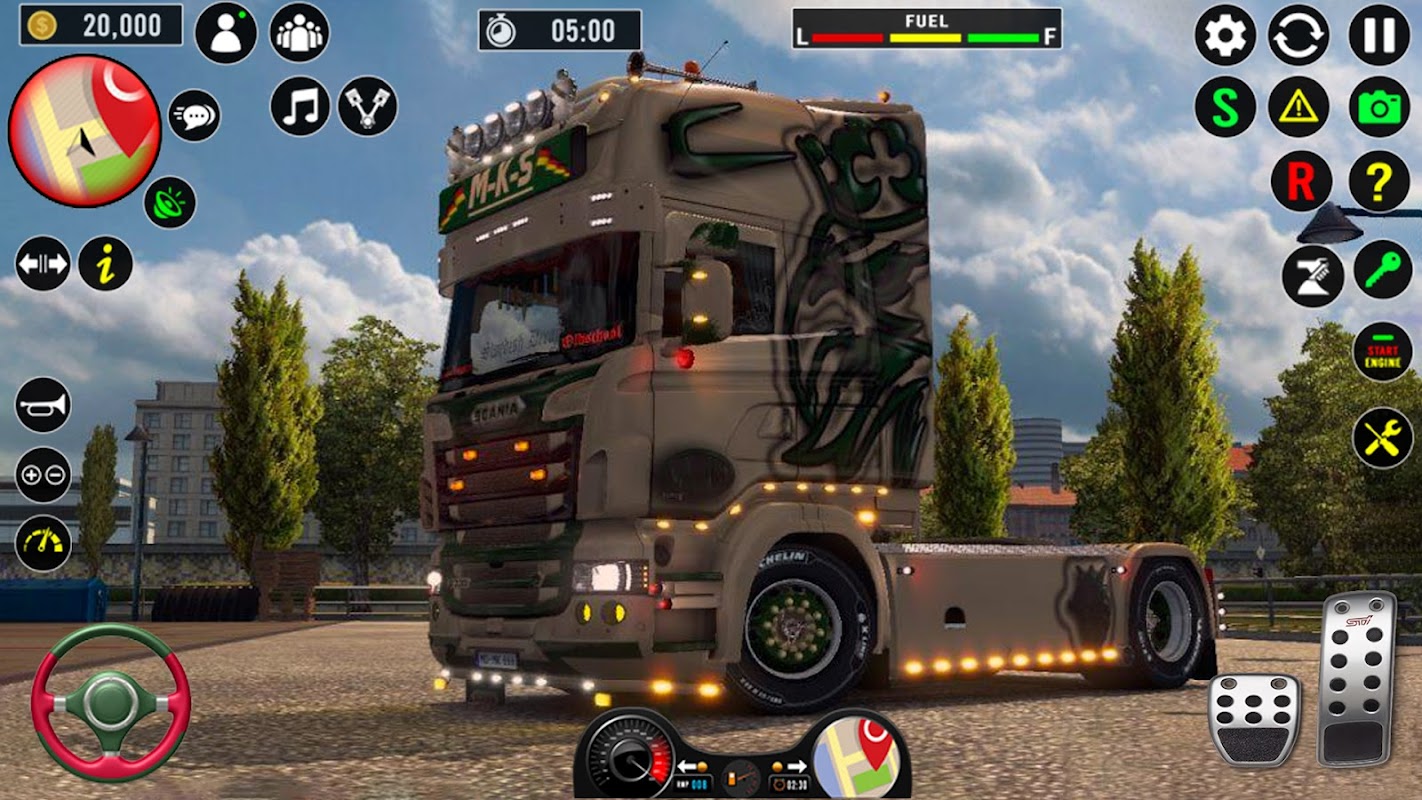Open the group of players icon

point(300,33)
